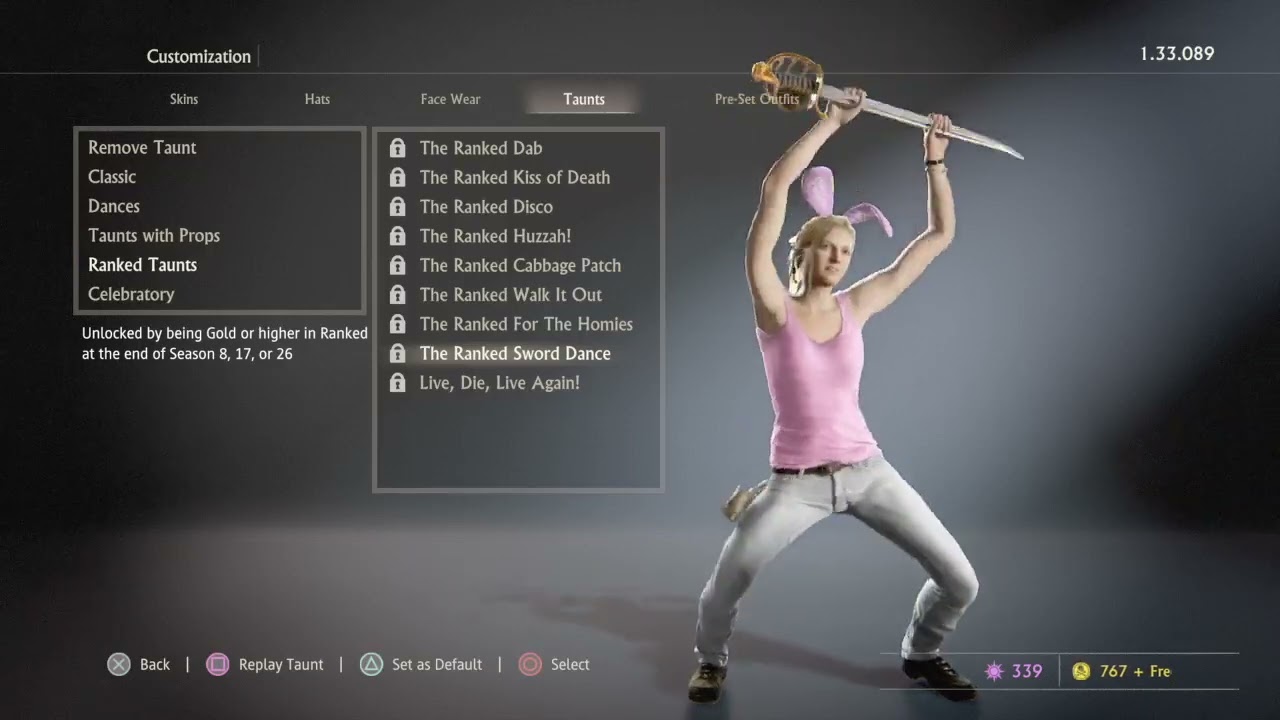Pick The Ranked For The Homies
Screen dimensions: 1280x720
click(526, 324)
